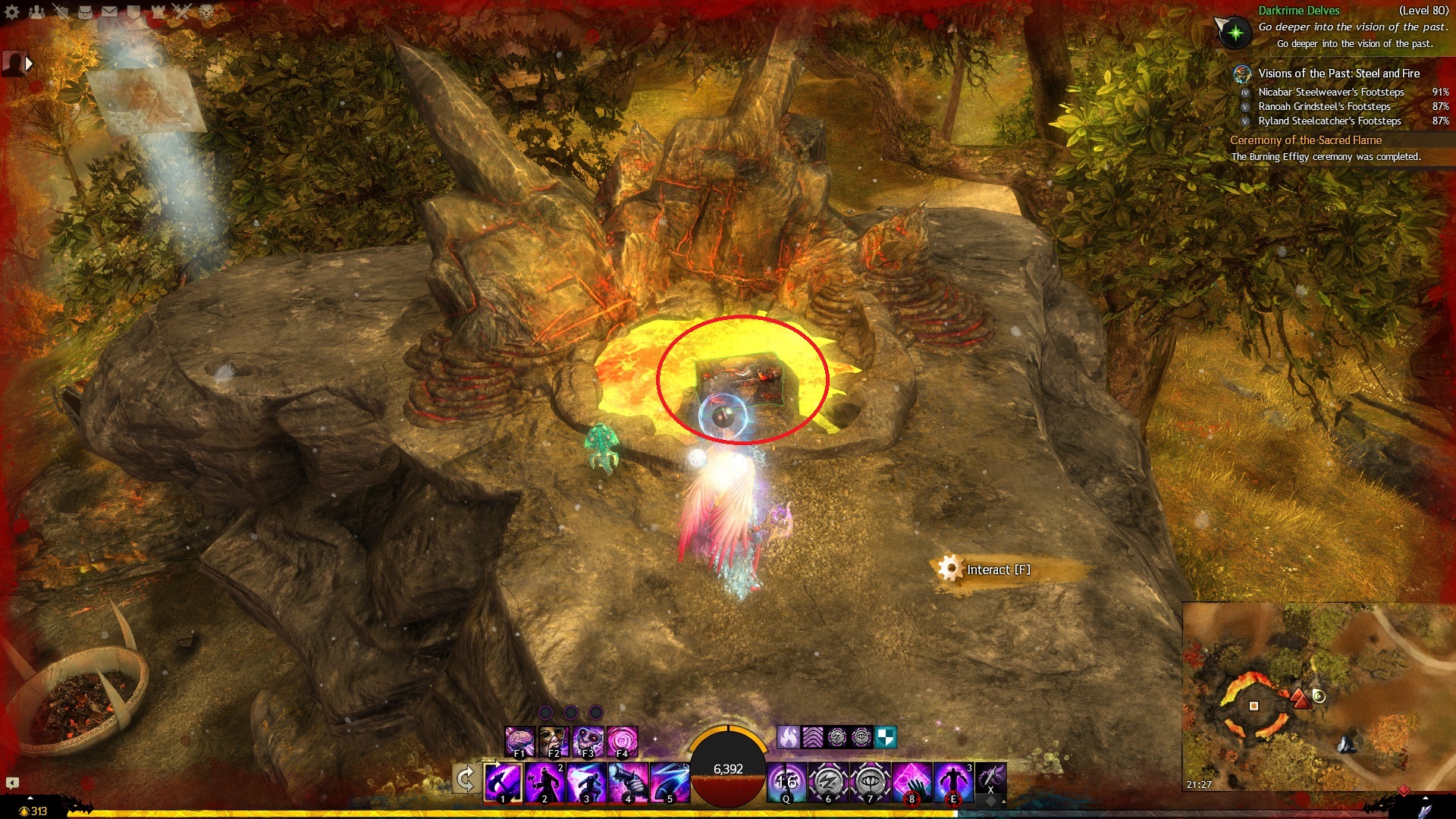Expand the party portrait arrow
The image size is (1456, 819).
pos(29,64)
